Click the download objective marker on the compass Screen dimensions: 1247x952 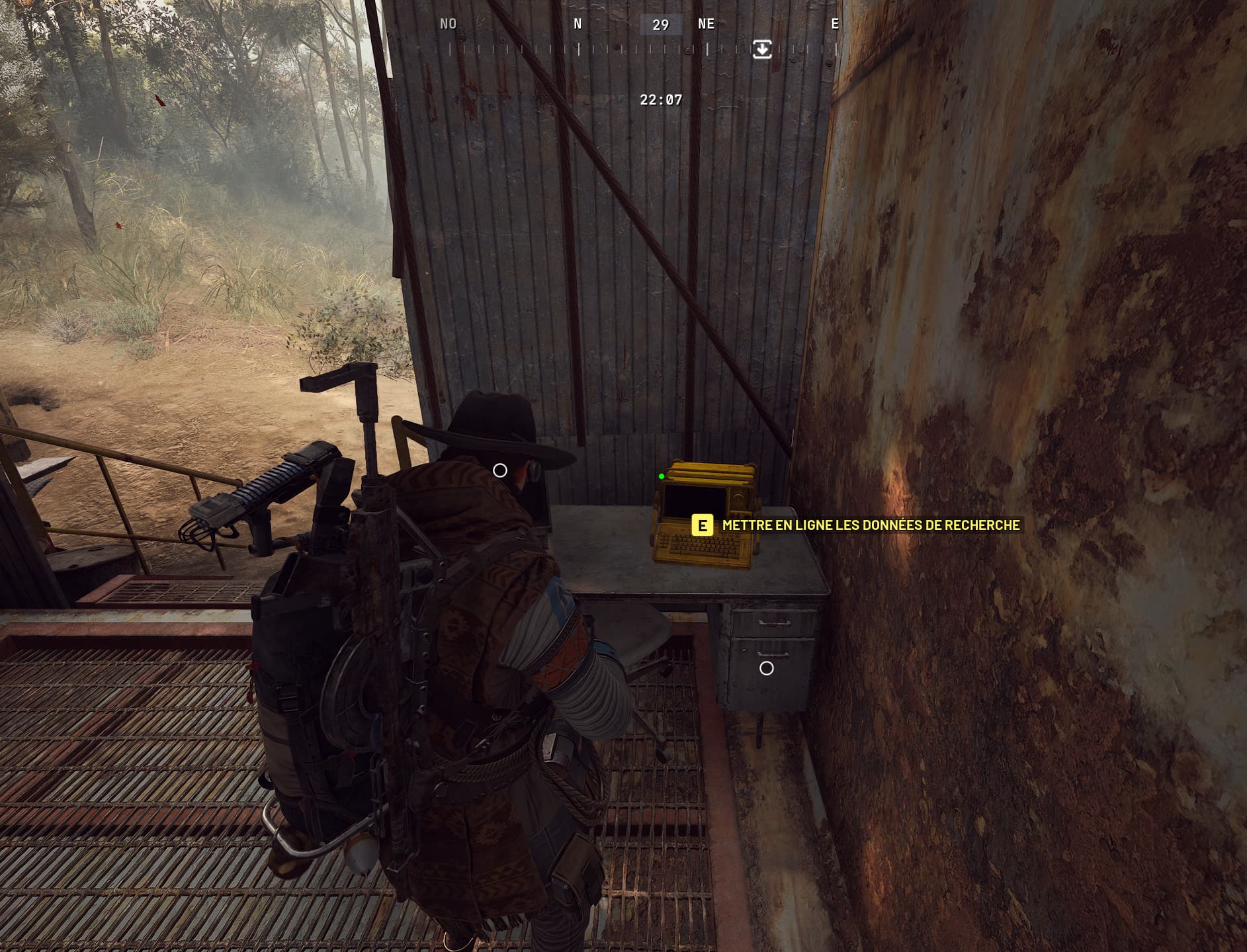(x=762, y=49)
